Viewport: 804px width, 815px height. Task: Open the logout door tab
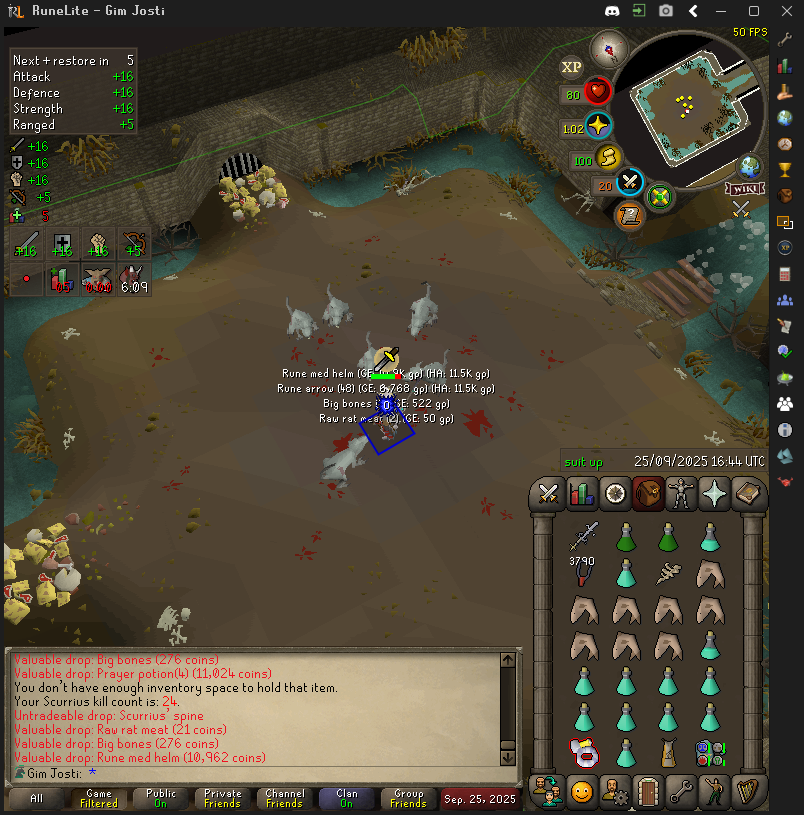pyautogui.click(x=648, y=792)
